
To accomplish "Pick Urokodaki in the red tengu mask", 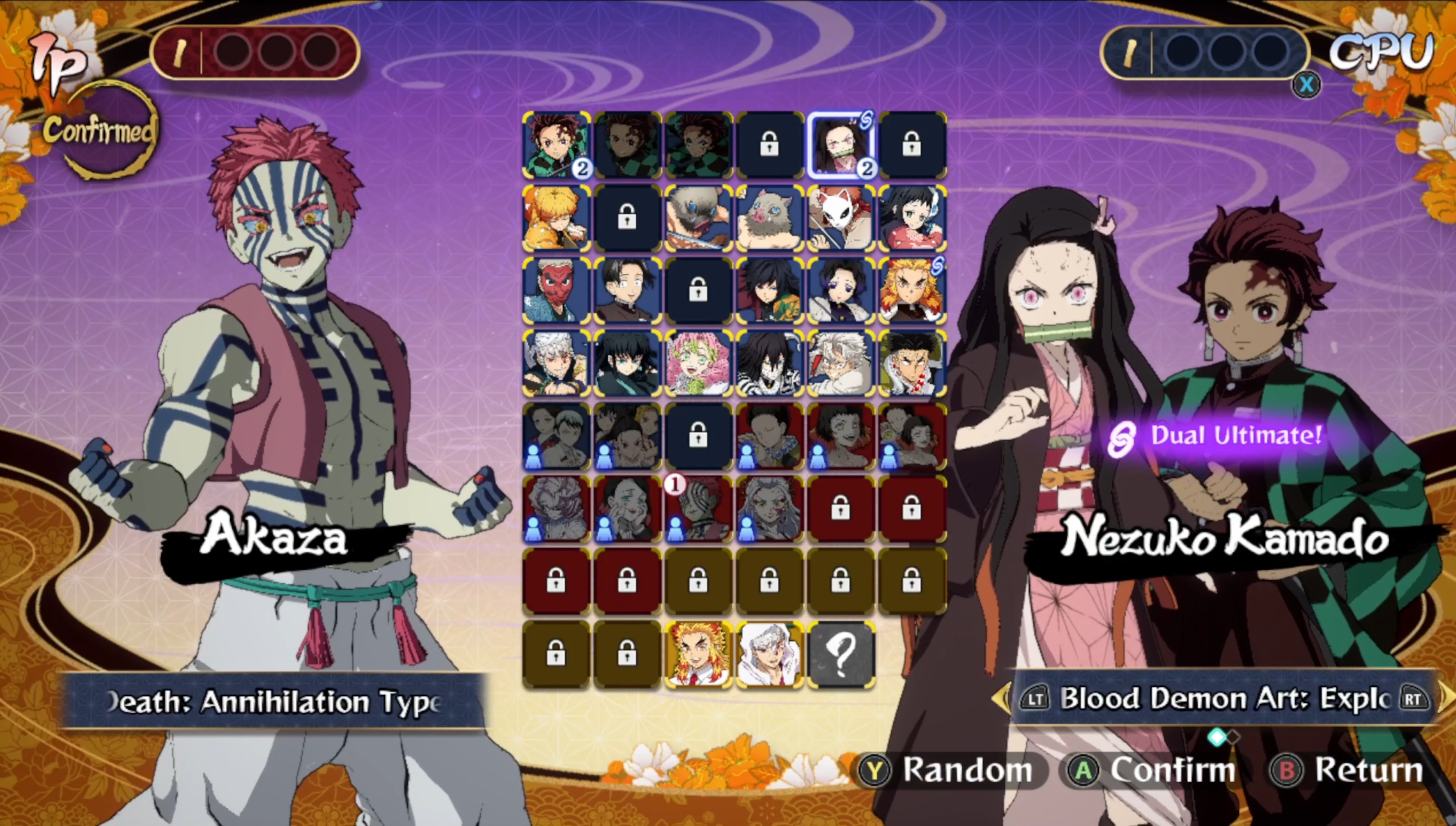I will point(555,291).
